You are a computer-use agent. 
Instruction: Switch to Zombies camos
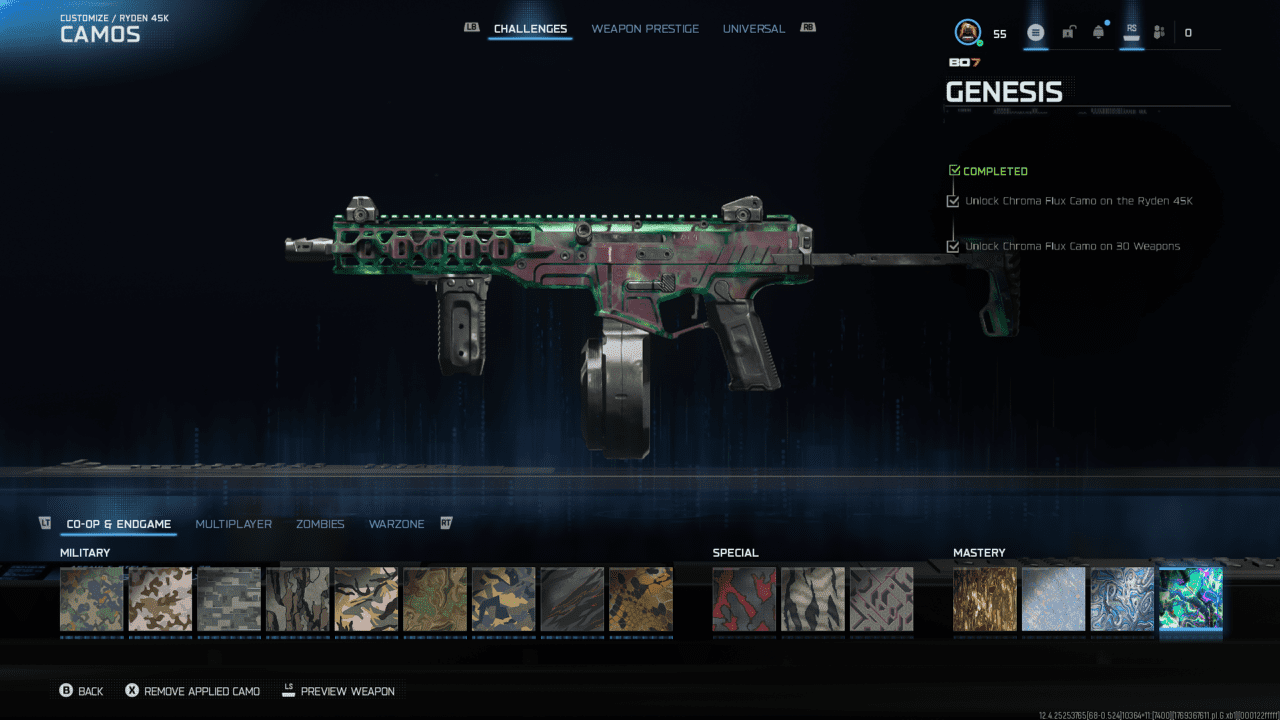point(320,524)
